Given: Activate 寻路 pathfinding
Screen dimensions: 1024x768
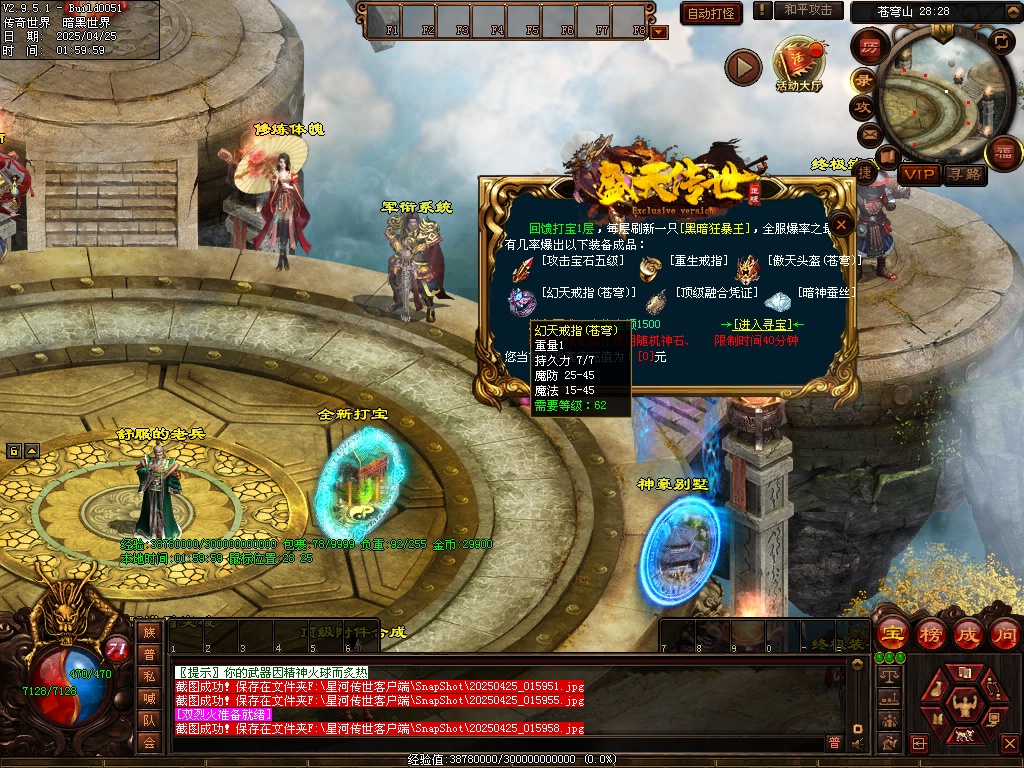Looking at the screenshot, I should [x=965, y=174].
